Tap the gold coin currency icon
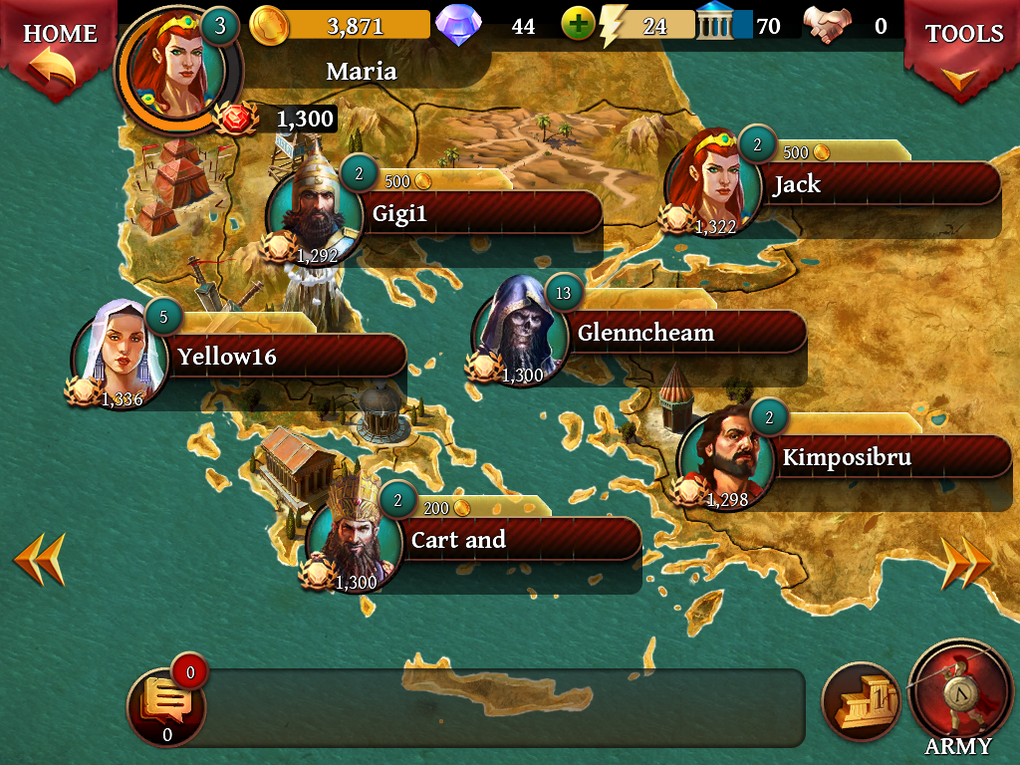Image resolution: width=1020 pixels, height=765 pixels. coord(269,25)
